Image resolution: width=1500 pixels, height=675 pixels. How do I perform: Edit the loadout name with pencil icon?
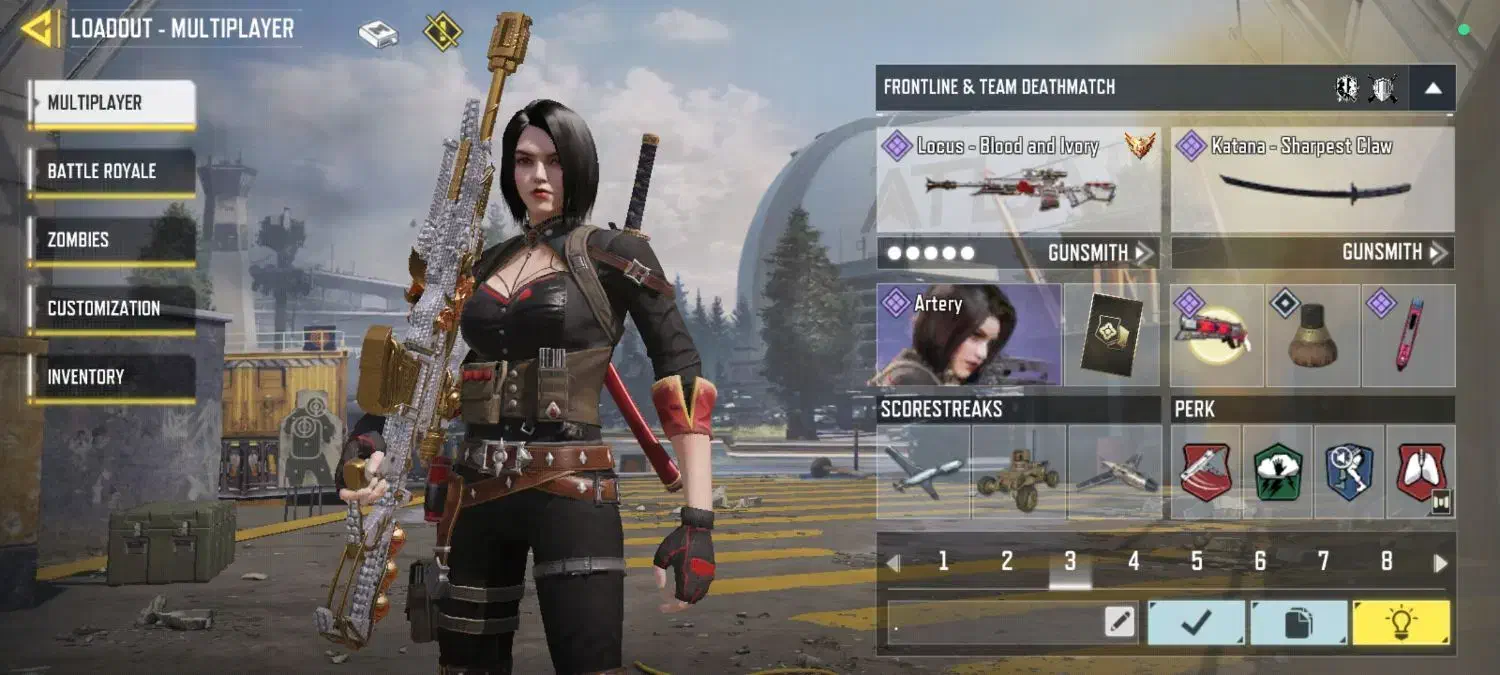[1120, 623]
